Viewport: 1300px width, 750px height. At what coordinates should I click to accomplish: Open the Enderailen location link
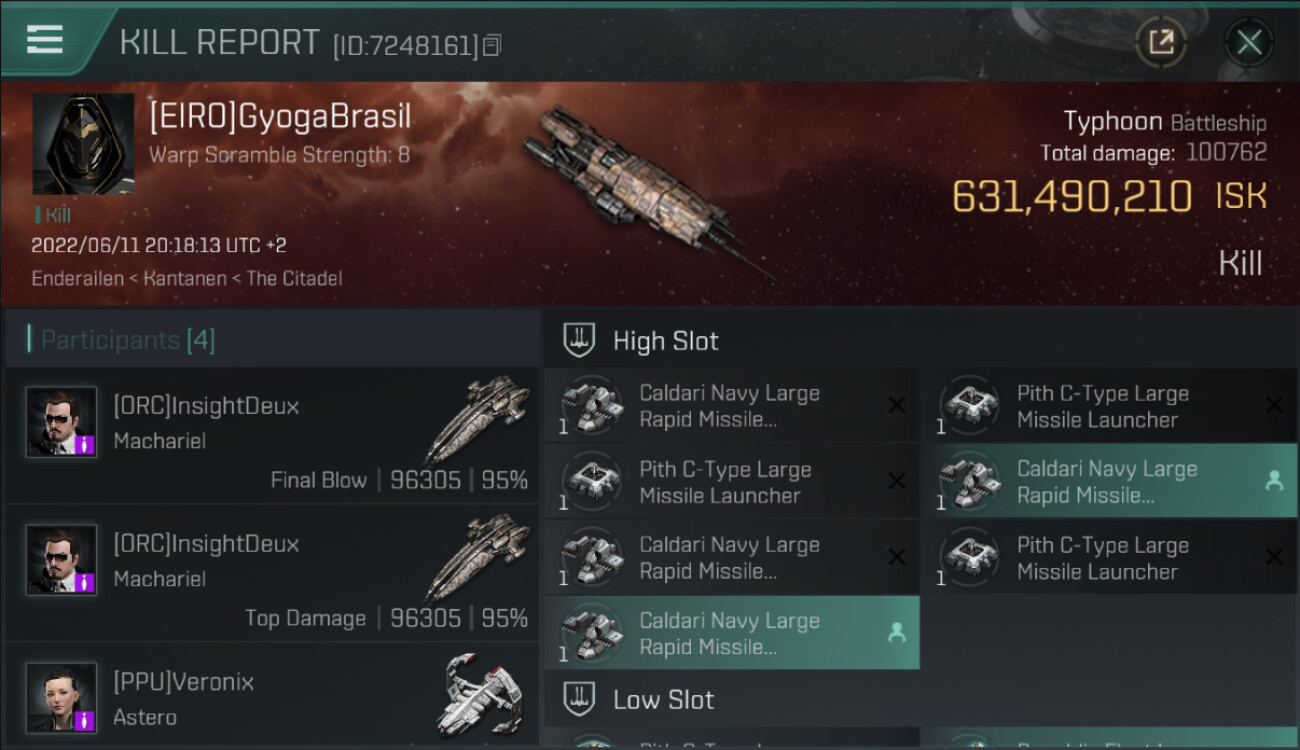(x=77, y=279)
